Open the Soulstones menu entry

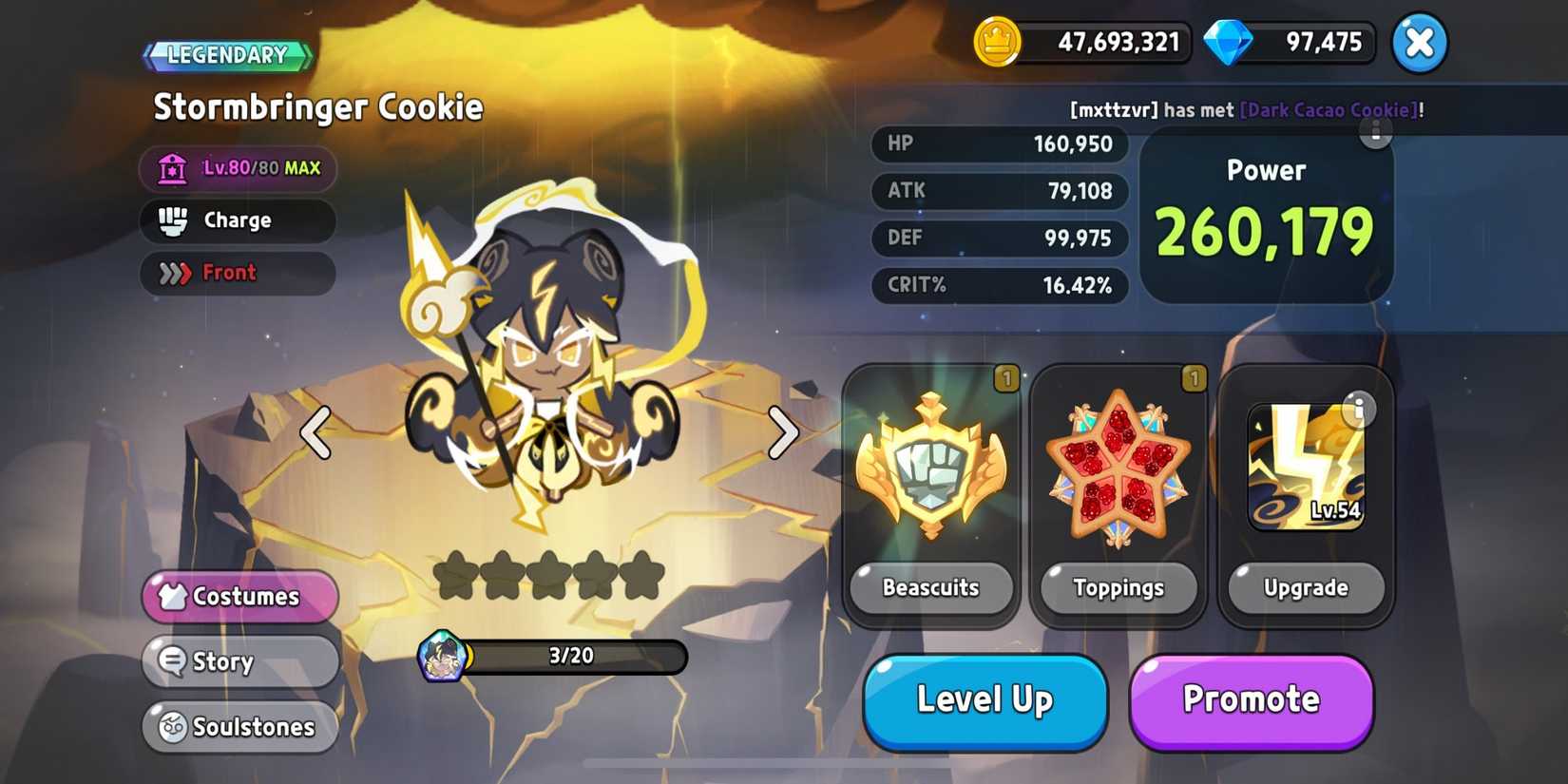(x=239, y=727)
